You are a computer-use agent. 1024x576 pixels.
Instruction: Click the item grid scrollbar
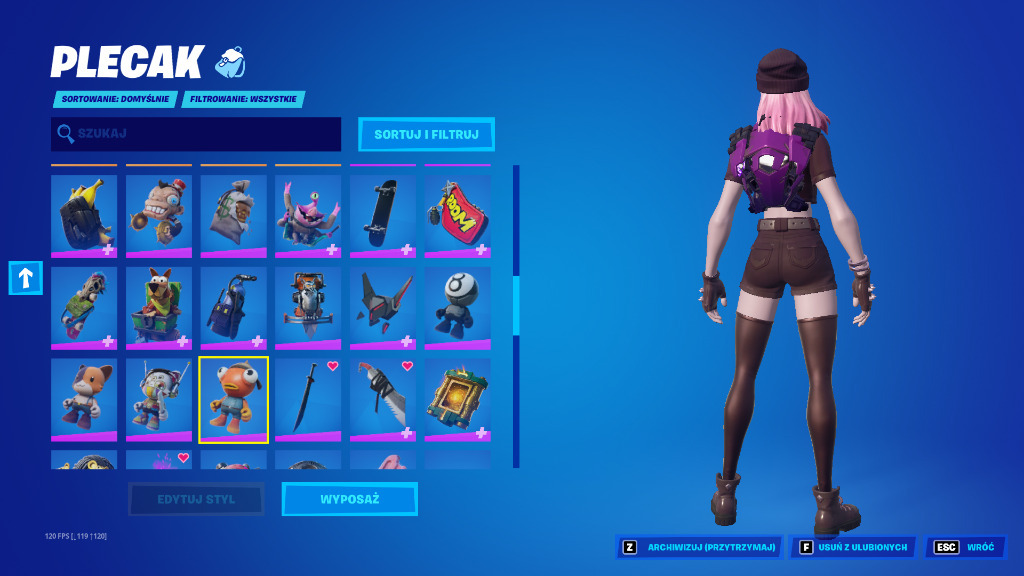516,305
